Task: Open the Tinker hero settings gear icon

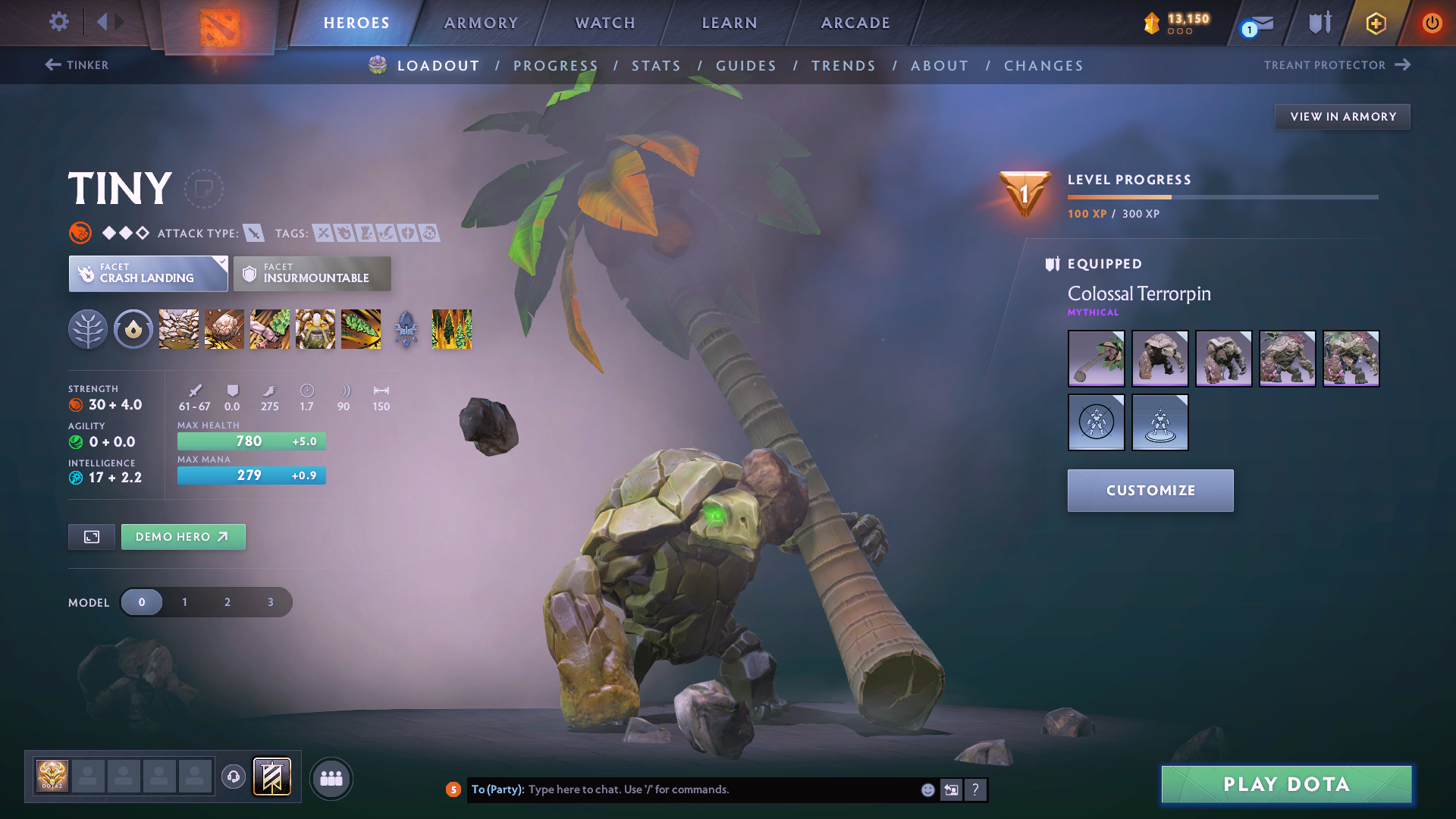Action: tap(58, 23)
